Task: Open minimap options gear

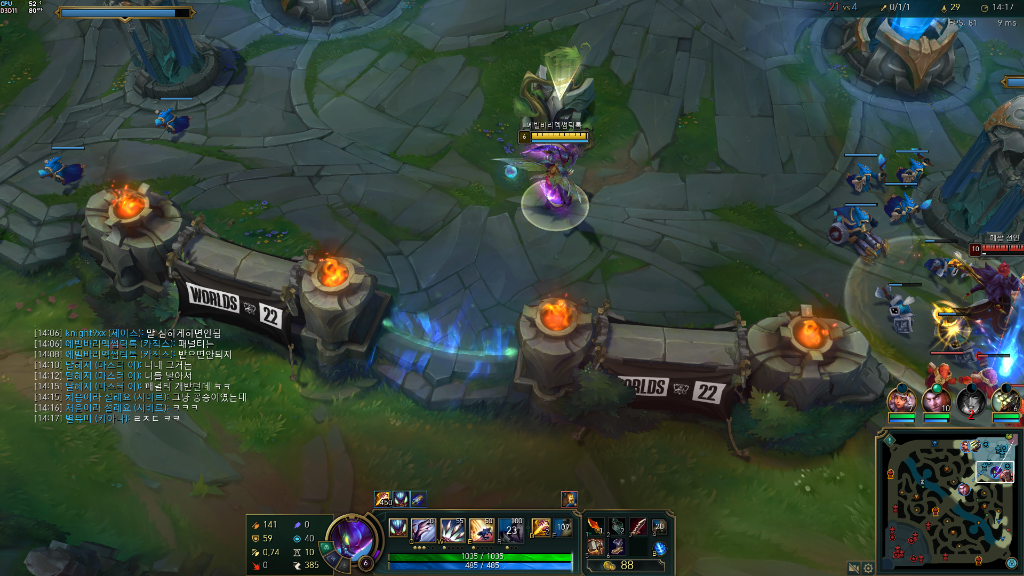Action: pos(868,567)
